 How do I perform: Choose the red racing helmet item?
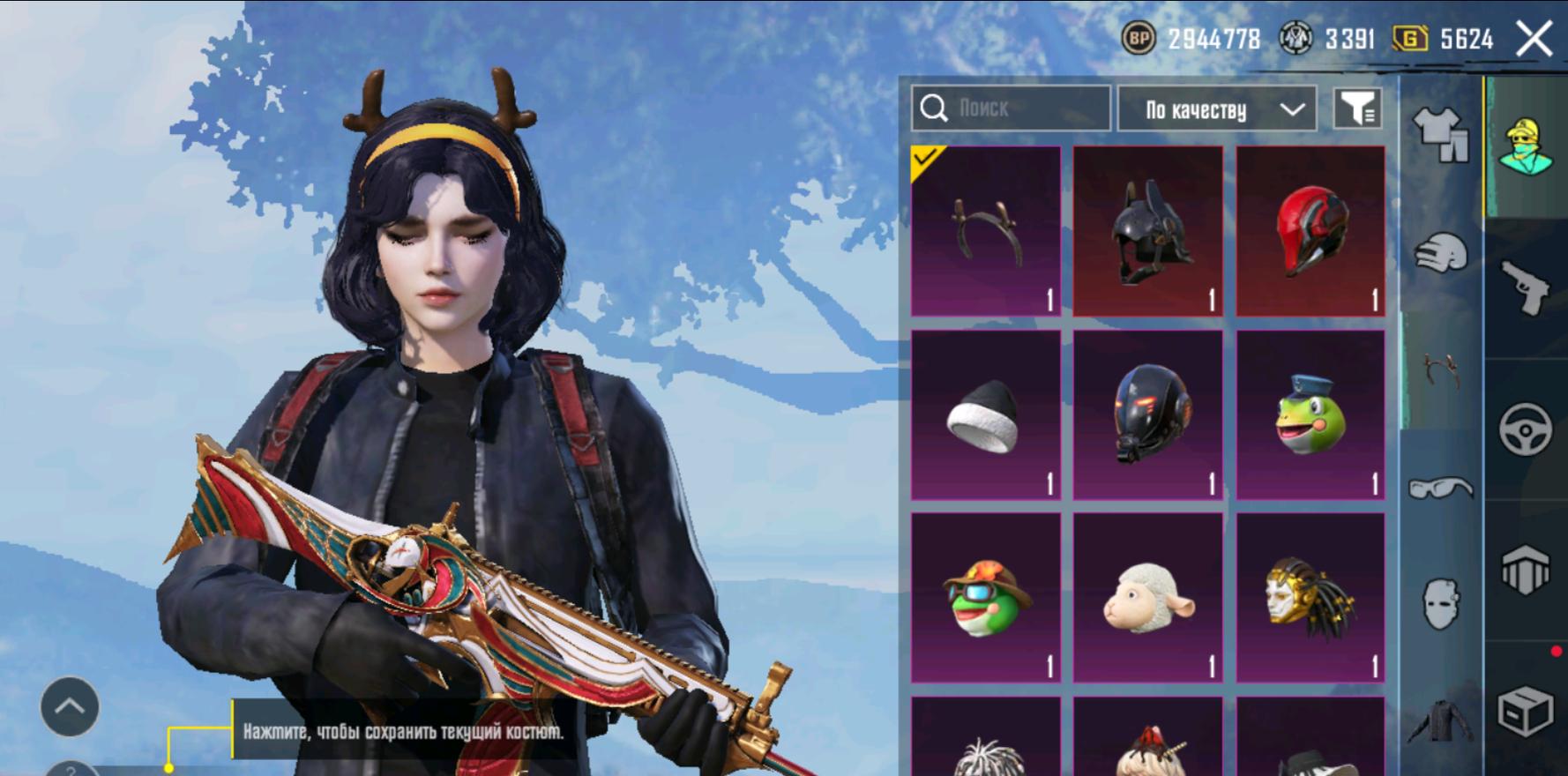click(1310, 231)
